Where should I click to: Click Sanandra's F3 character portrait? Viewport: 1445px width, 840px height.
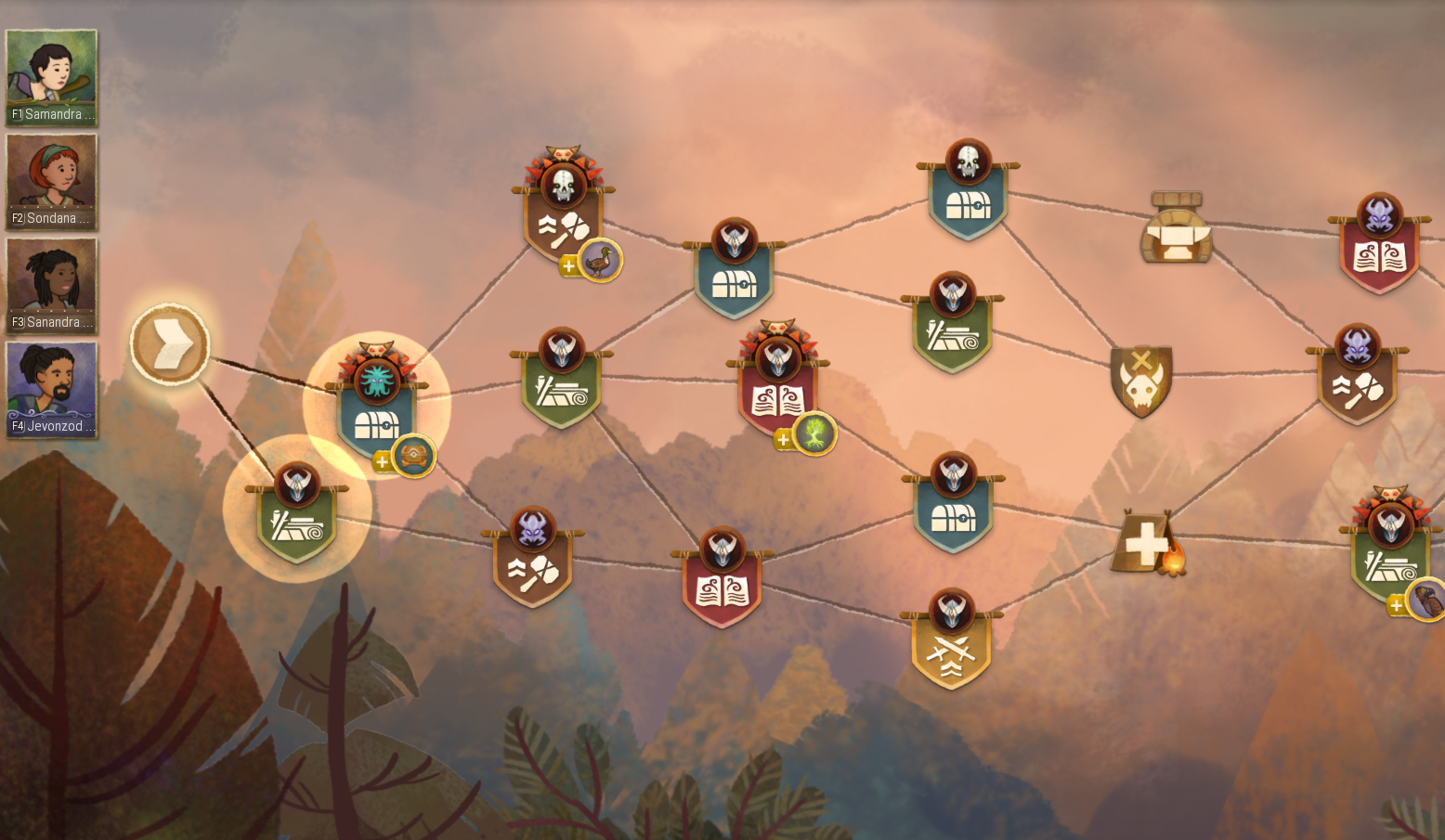51,285
